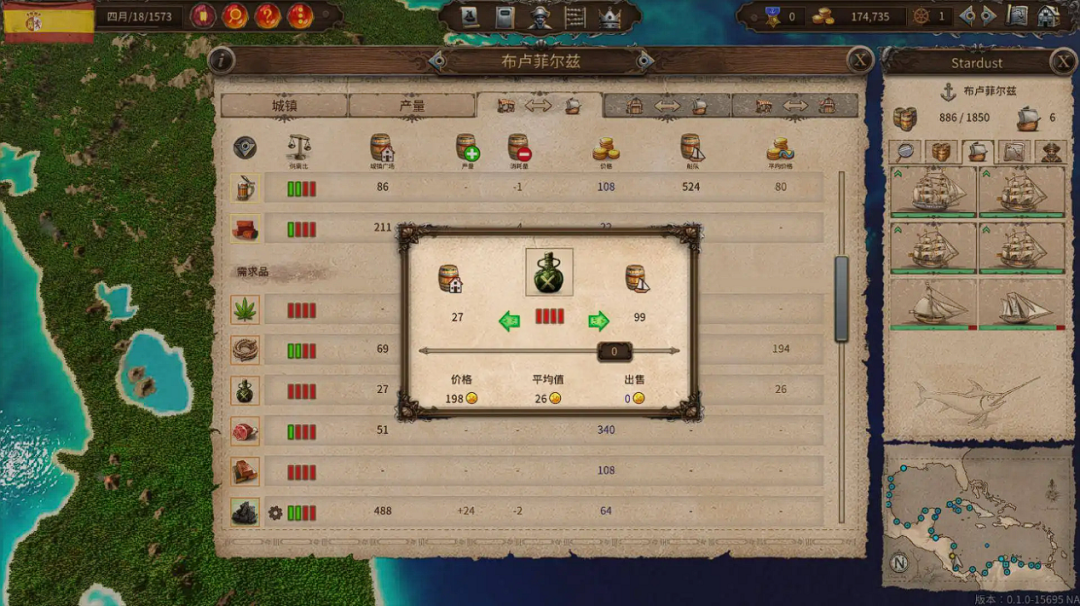
Task: Click the Spanish flag emblem
Action: 48,21
